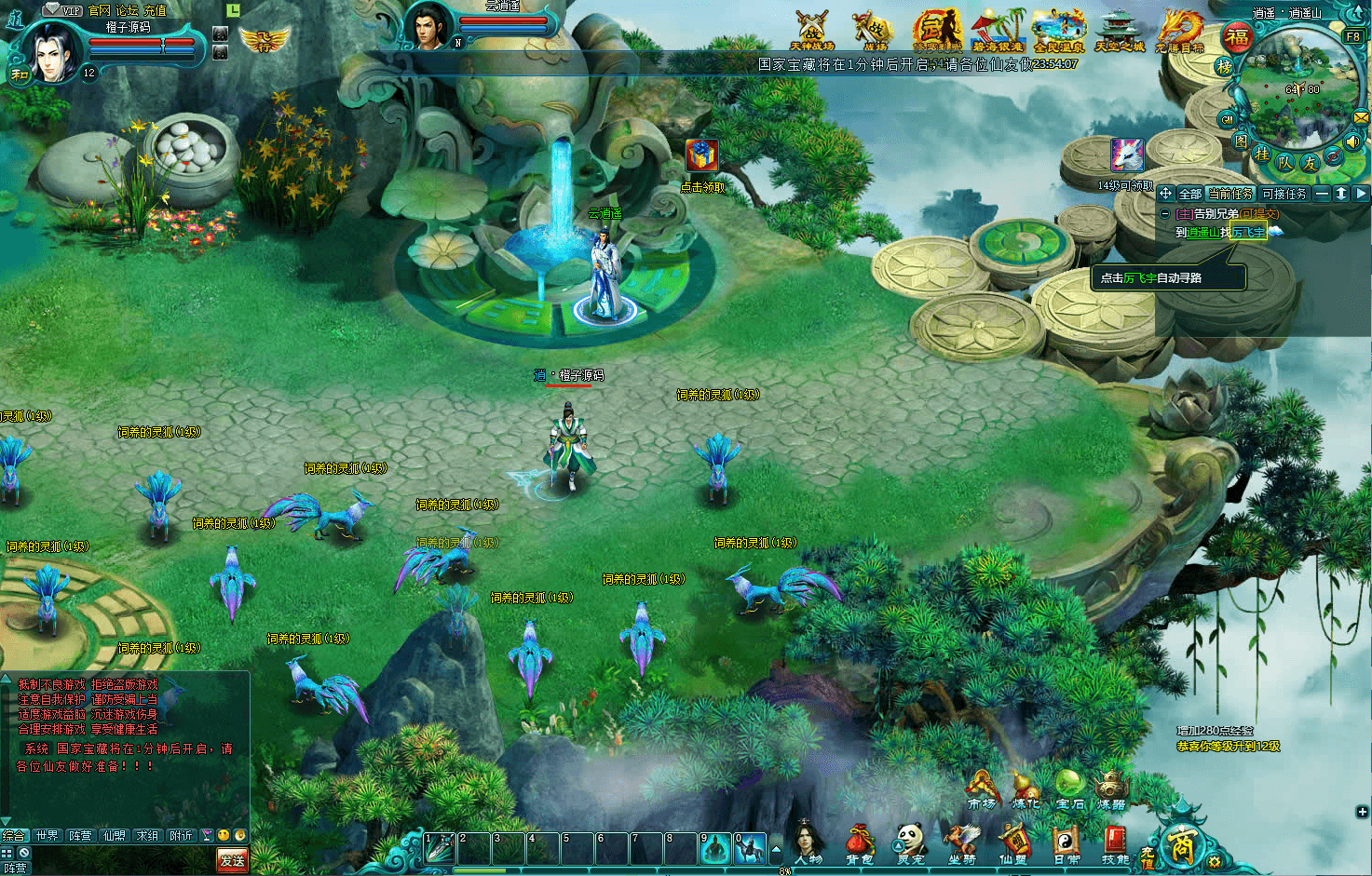Click the 厉飞宇 auto-pathfind quest link
Image resolution: width=1372 pixels, height=876 pixels.
click(x=1248, y=233)
